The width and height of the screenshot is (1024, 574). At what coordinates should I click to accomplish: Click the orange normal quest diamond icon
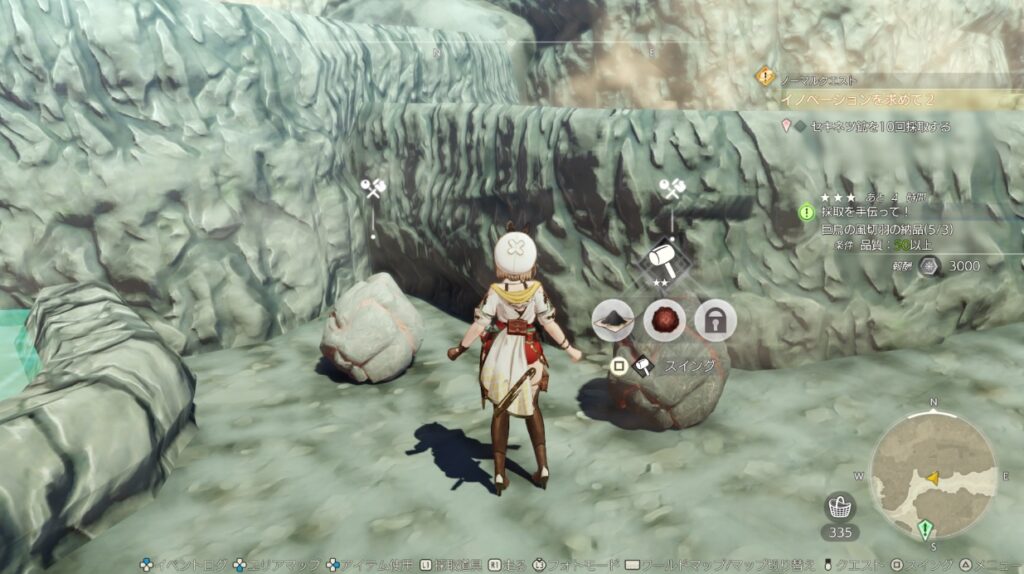765,75
